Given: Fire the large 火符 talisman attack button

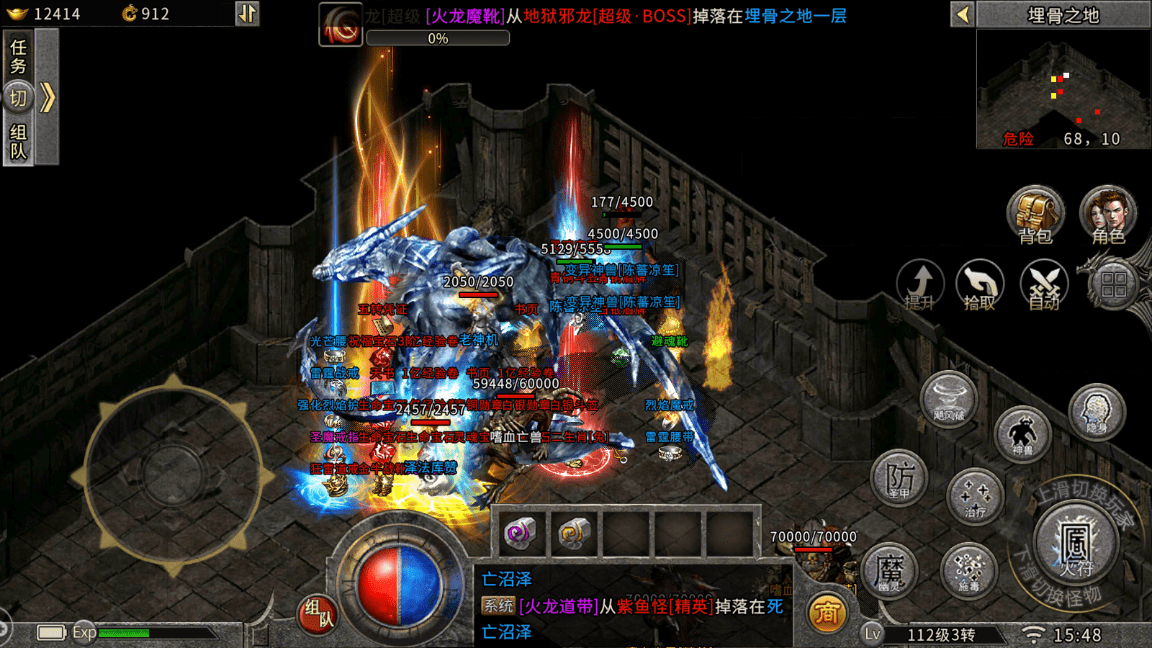Looking at the screenshot, I should (x=1074, y=546).
